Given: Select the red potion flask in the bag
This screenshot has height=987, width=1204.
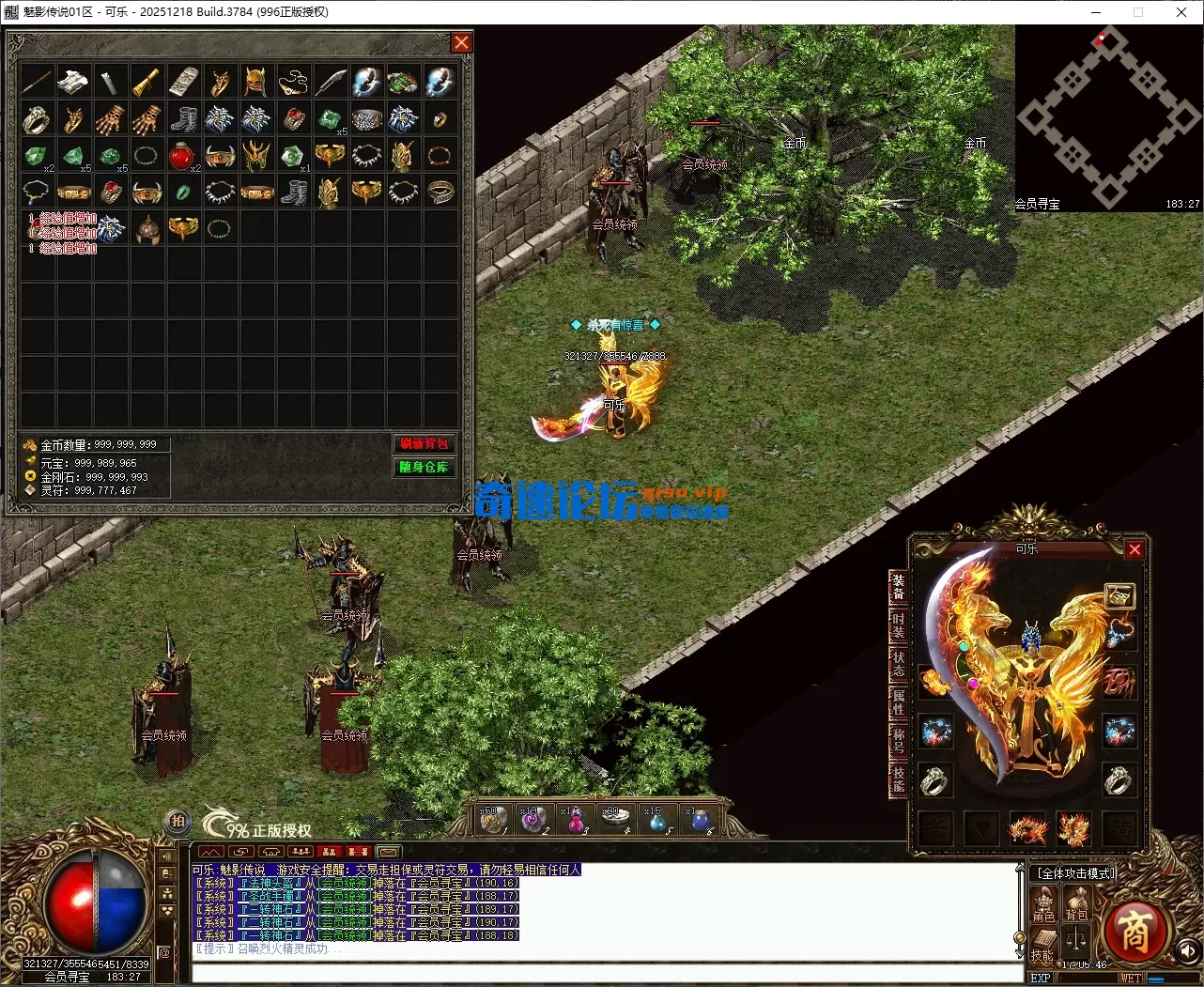Looking at the screenshot, I should [x=182, y=156].
